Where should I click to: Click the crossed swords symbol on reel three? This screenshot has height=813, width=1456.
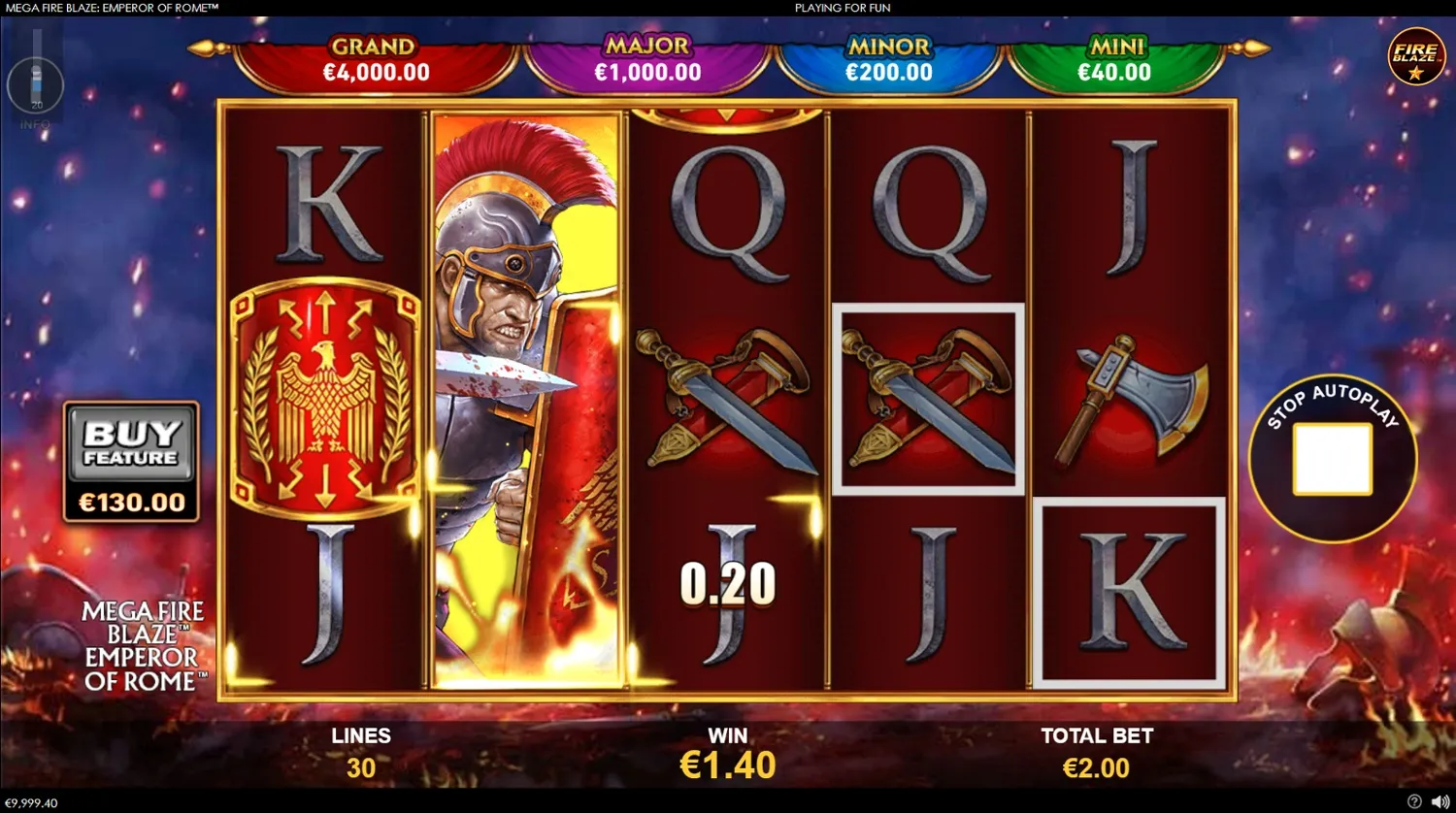(728, 398)
